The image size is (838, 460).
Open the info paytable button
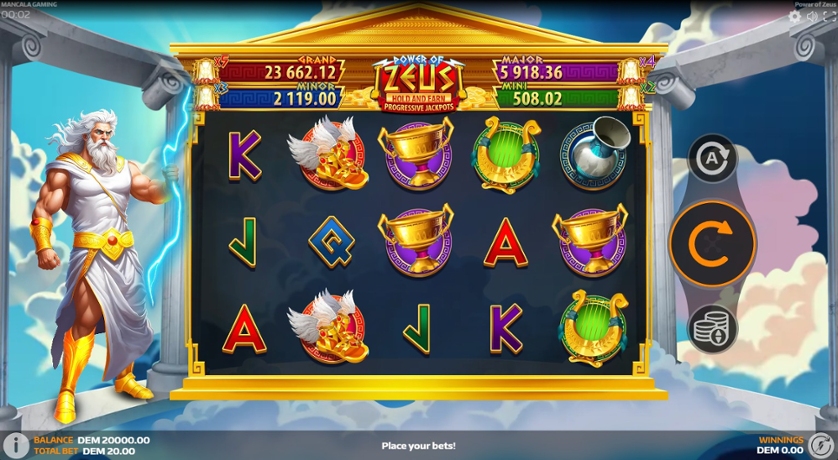coord(15,445)
